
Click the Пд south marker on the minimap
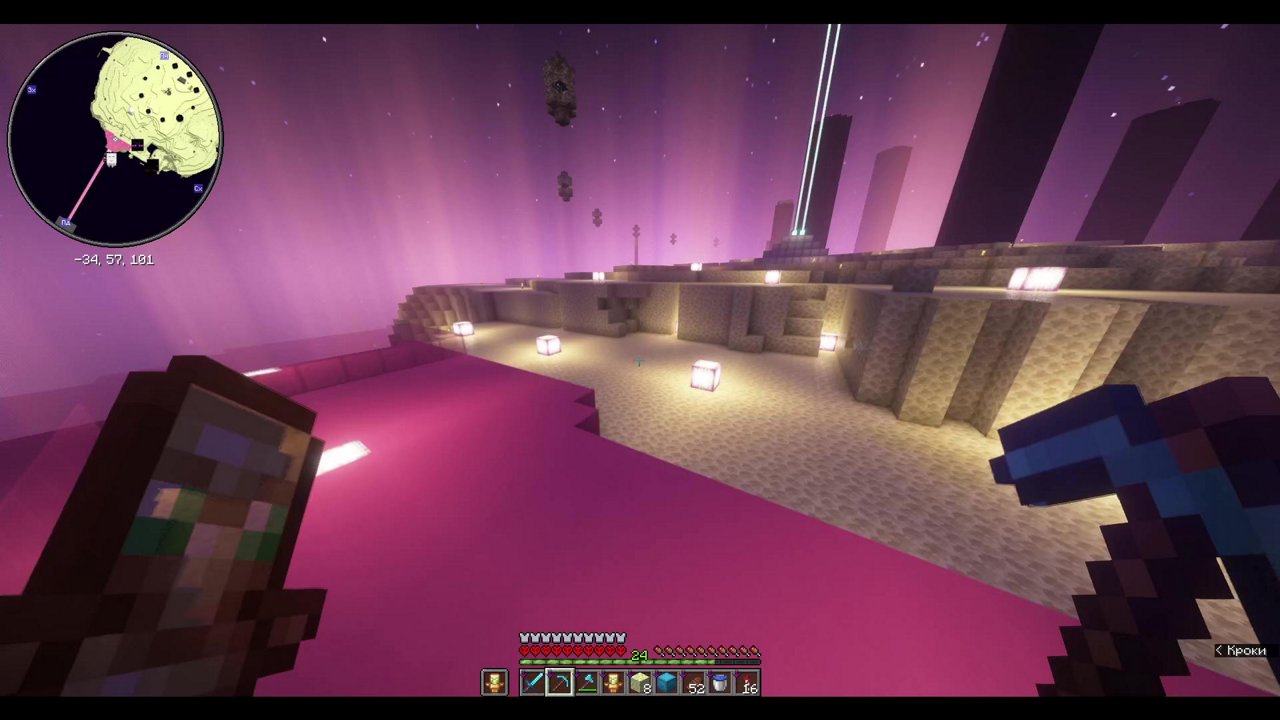click(65, 222)
